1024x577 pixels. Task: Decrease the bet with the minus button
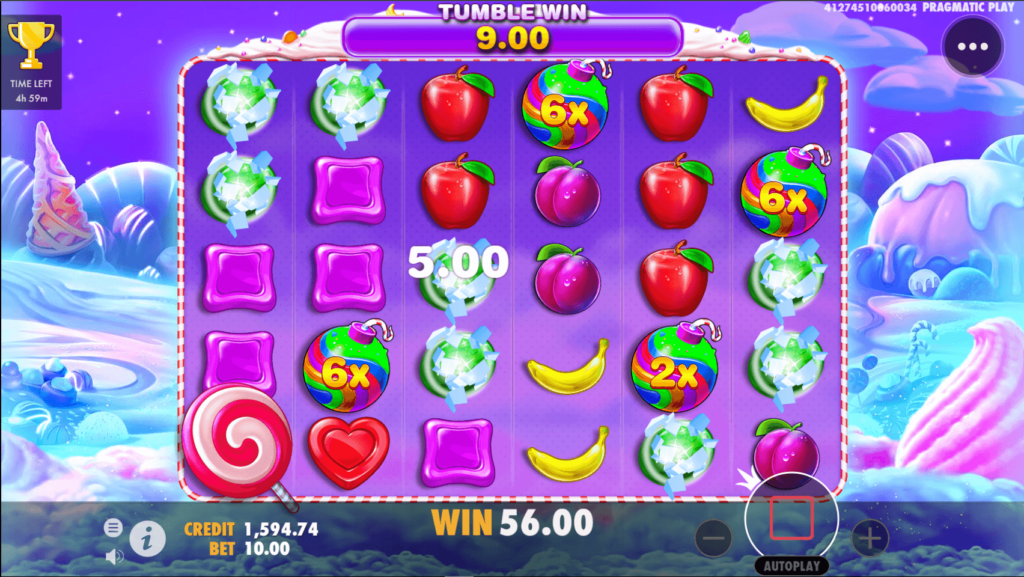[x=713, y=539]
